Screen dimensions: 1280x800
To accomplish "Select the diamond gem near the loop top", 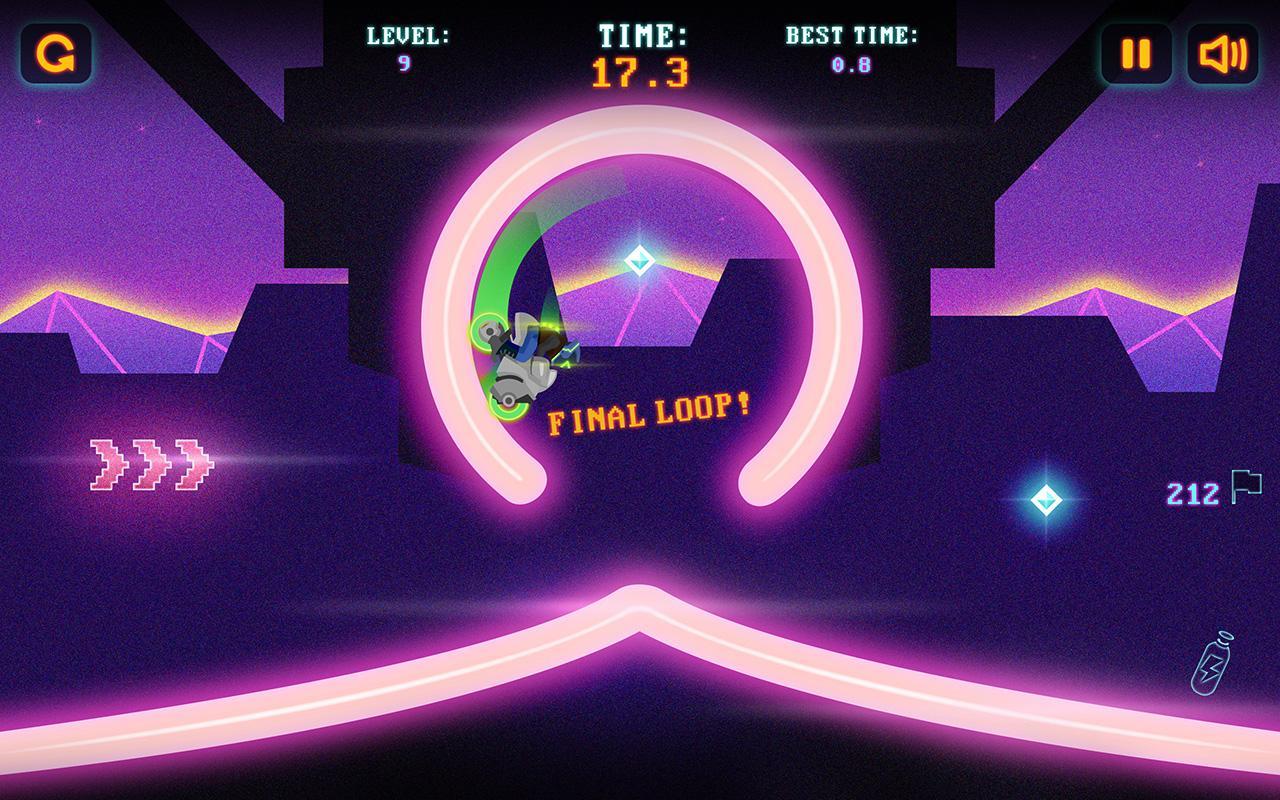I will [x=640, y=262].
